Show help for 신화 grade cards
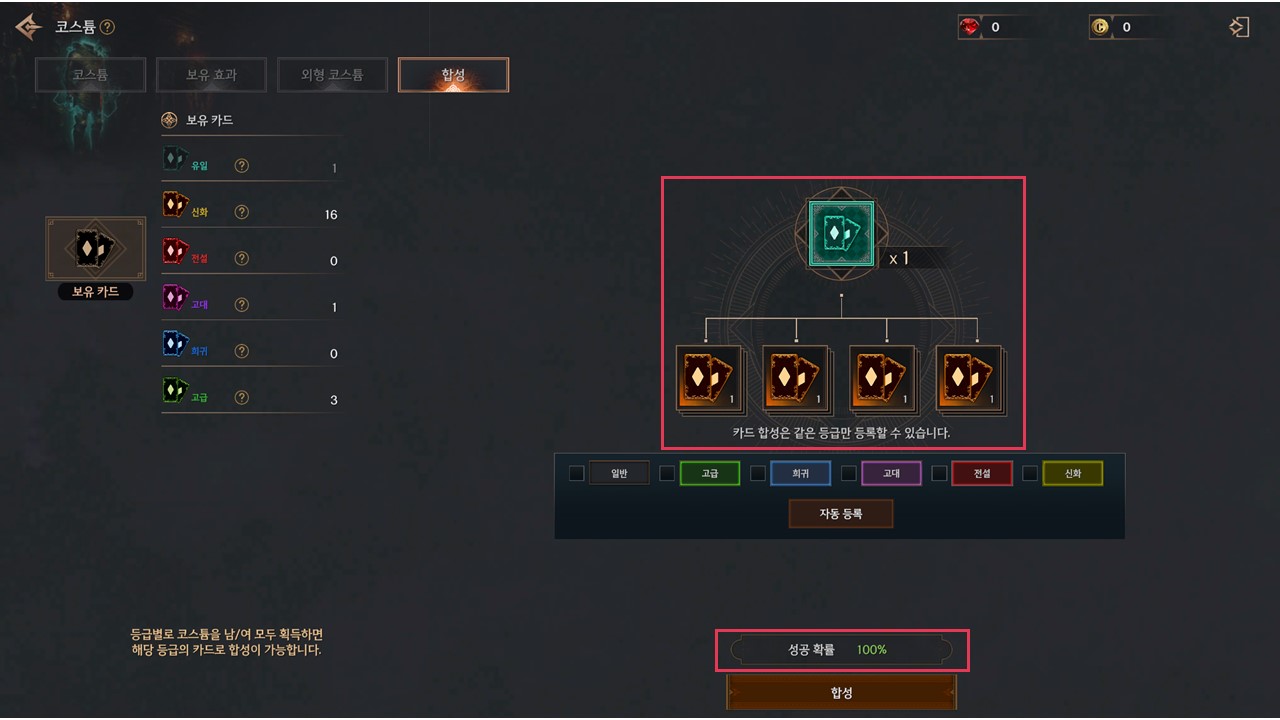 [241, 212]
